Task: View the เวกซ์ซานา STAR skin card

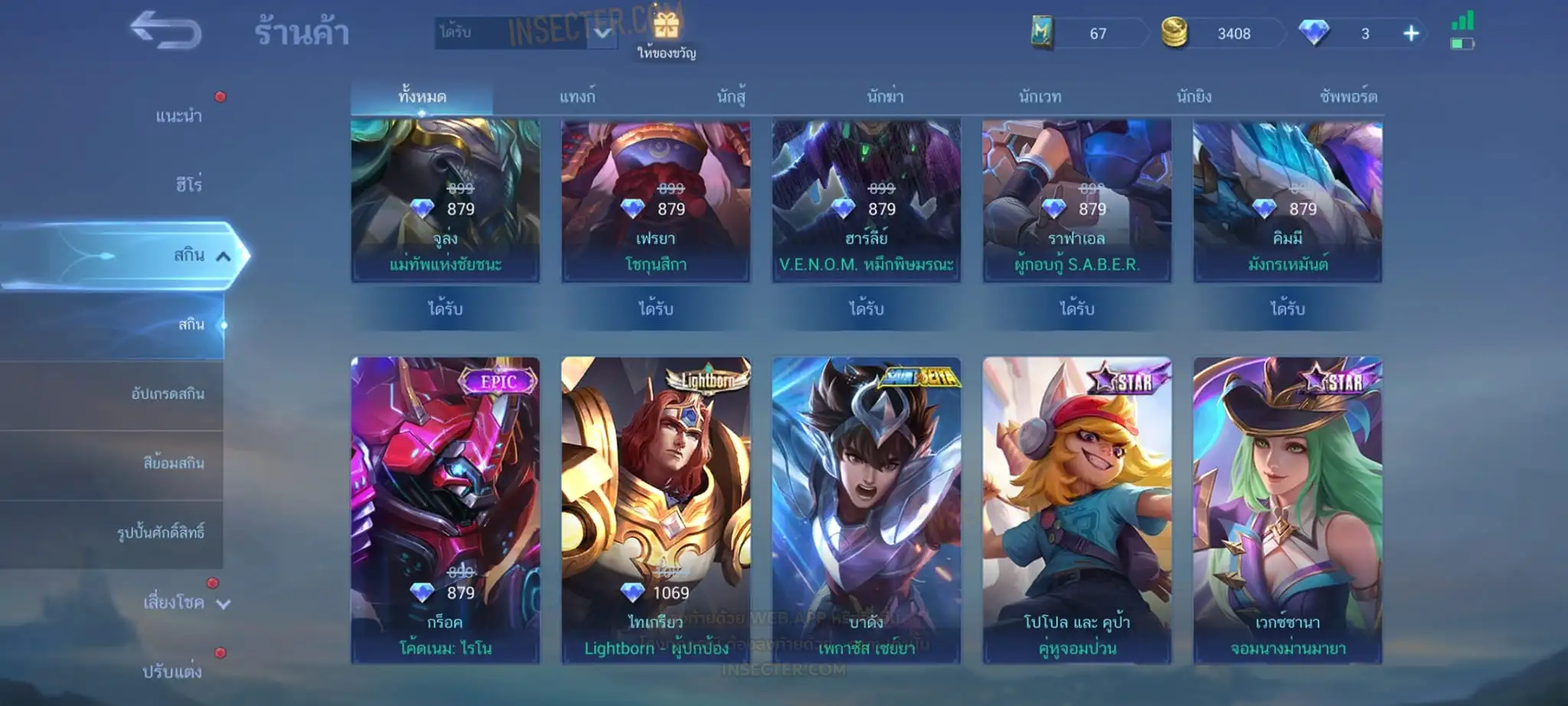Action: (x=1287, y=509)
